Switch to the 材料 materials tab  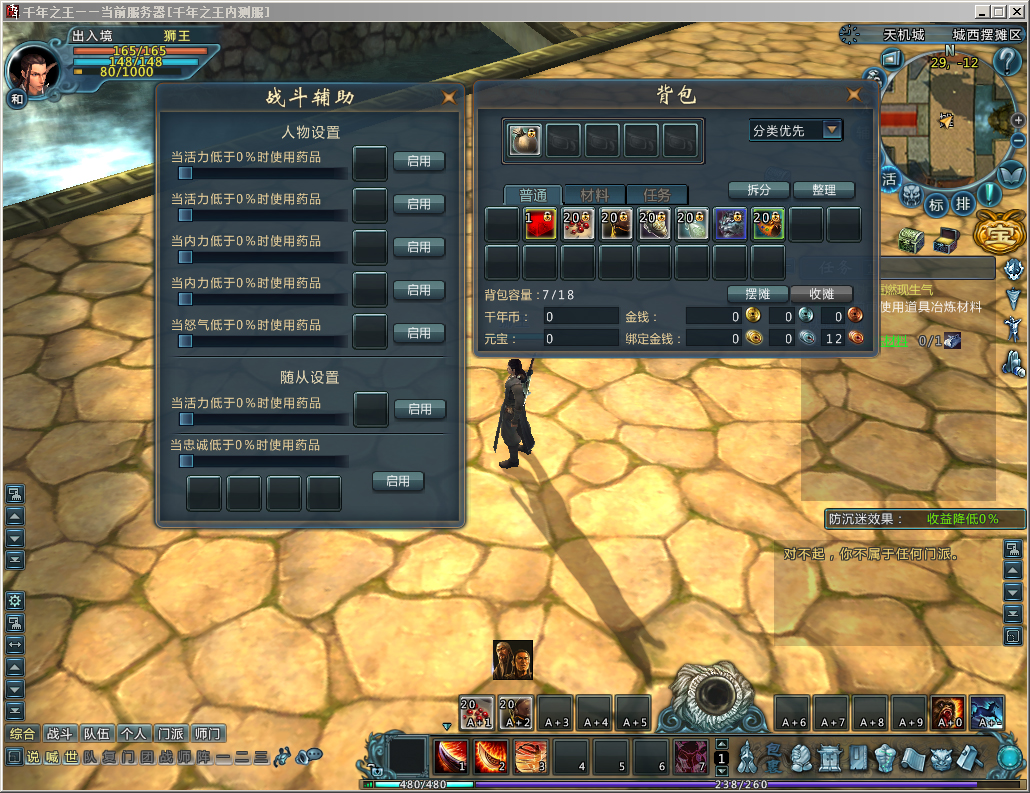point(594,195)
